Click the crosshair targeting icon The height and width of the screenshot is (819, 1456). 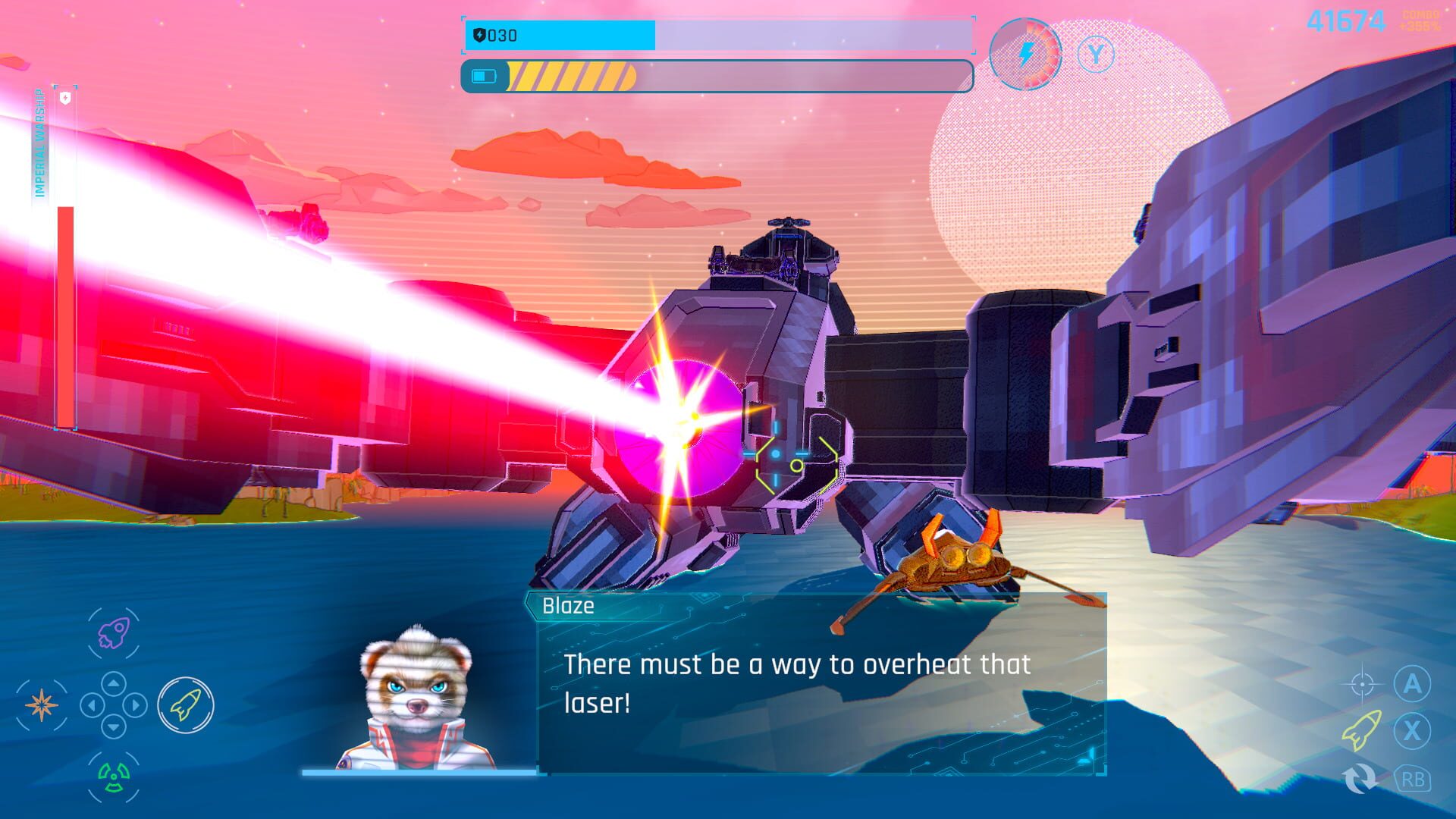click(1362, 683)
